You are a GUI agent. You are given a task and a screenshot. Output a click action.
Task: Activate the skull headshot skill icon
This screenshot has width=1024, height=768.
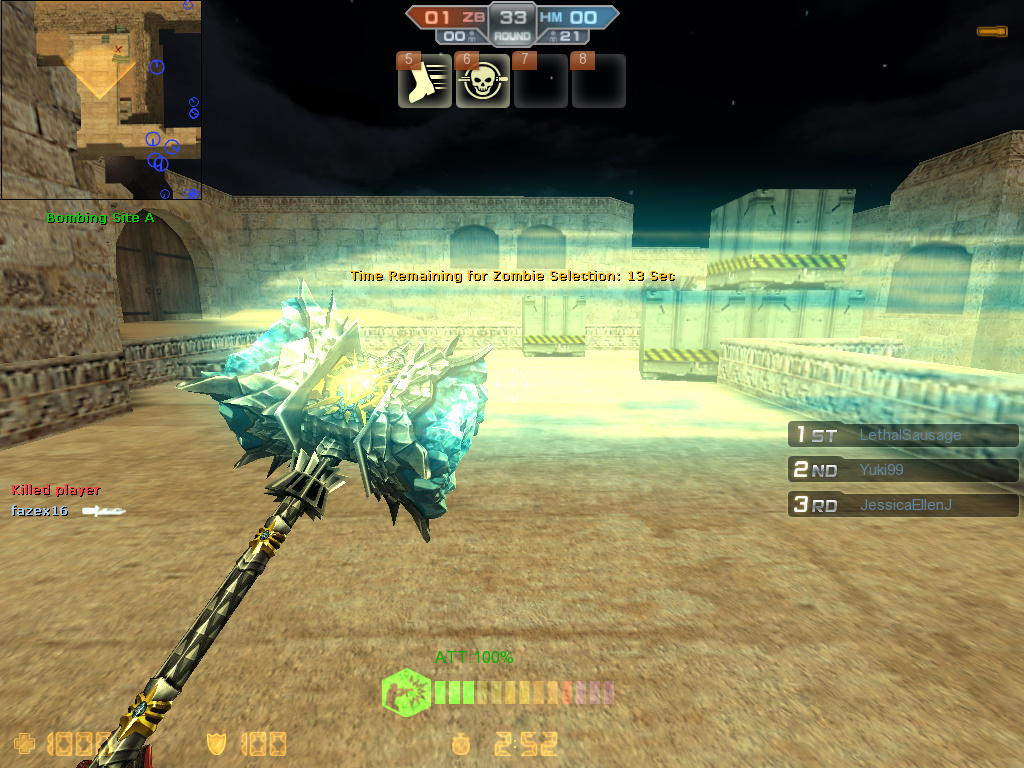click(x=483, y=82)
